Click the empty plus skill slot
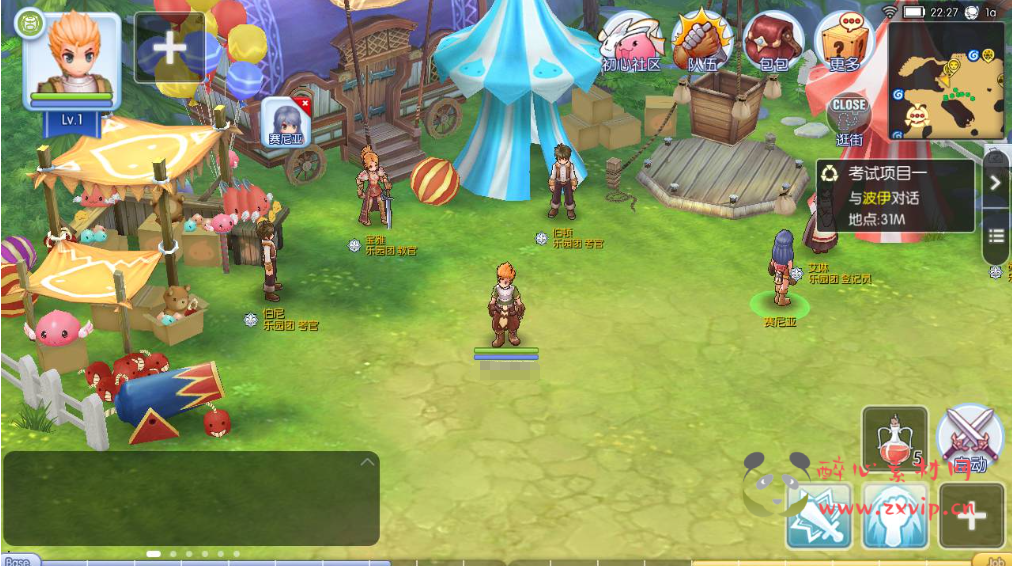The width and height of the screenshot is (1012, 566). [970, 516]
